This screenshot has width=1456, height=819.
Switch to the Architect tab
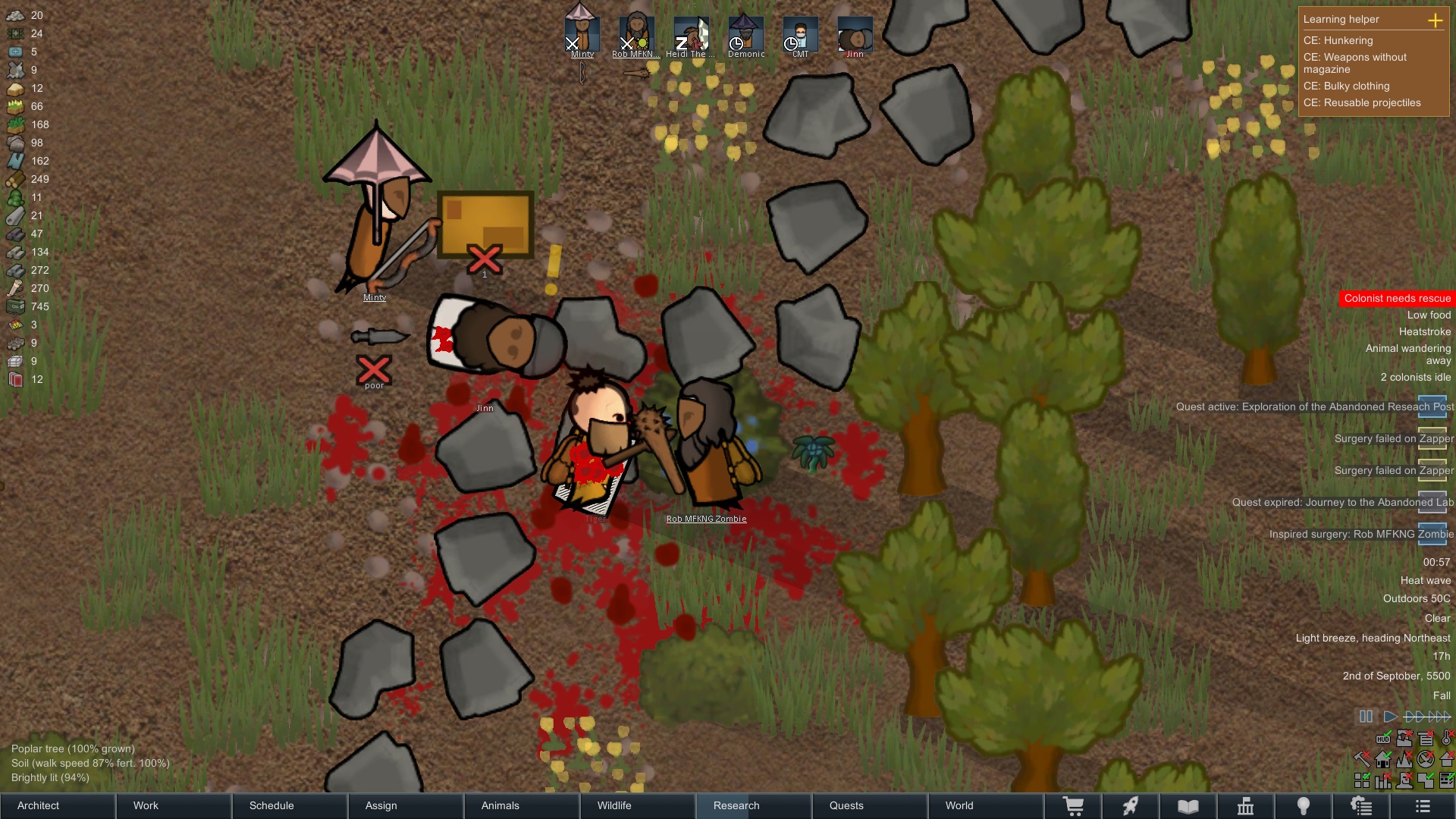(x=36, y=805)
